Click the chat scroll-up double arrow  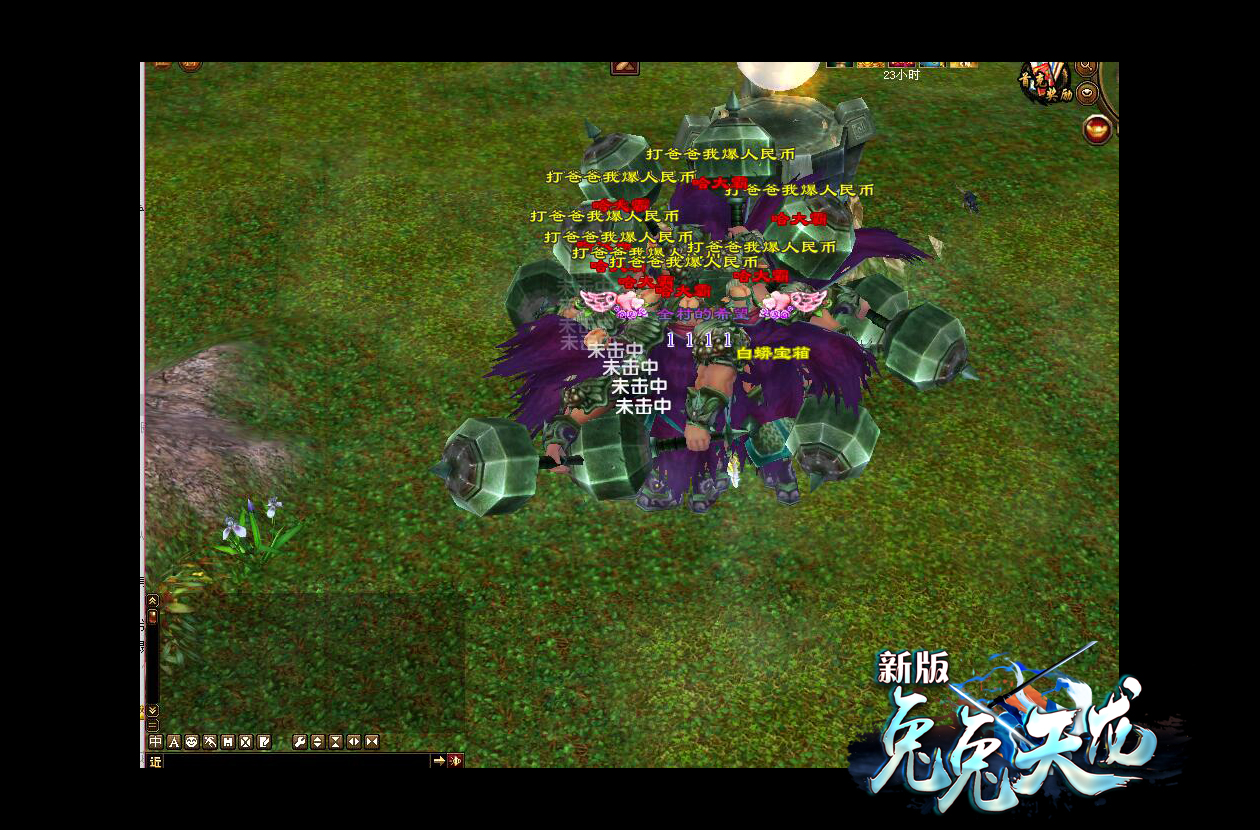153,601
